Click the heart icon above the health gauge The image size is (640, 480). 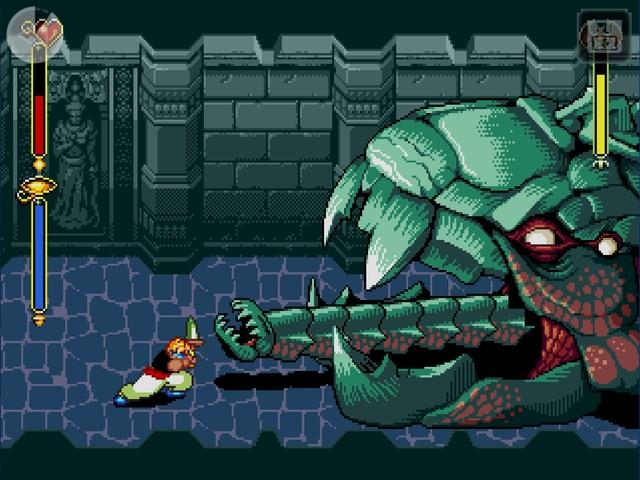40,30
